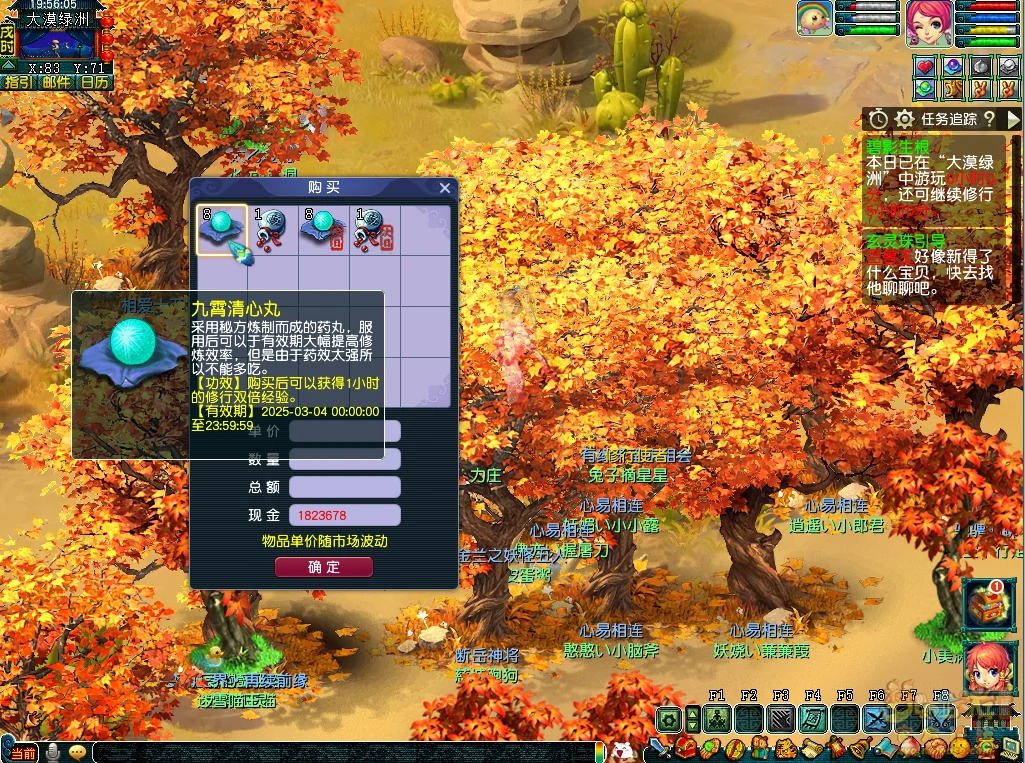
Task: Collapse the 任务追踪 panel with the arrow
Action: [1013, 119]
